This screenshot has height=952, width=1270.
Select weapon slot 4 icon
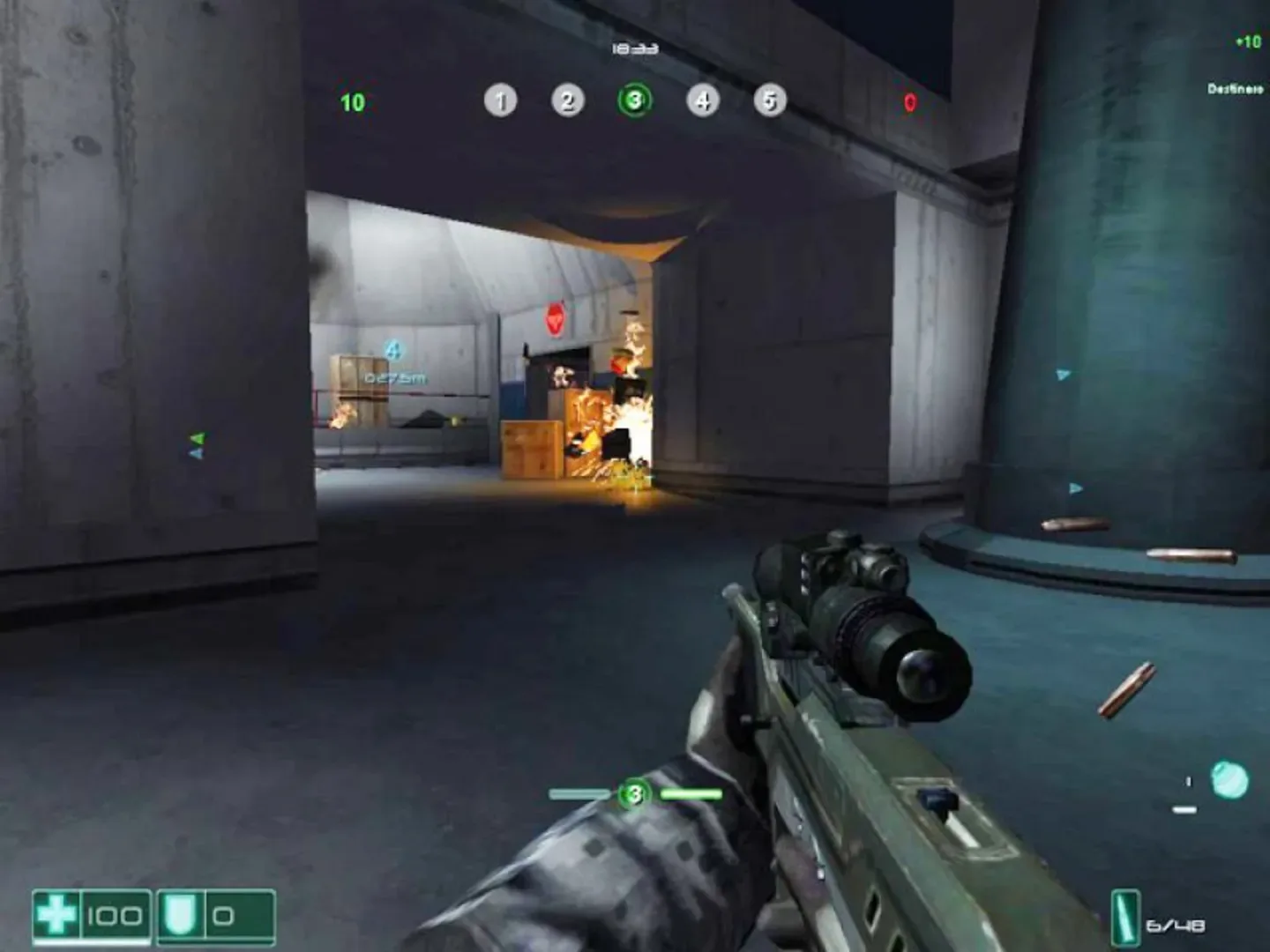point(701,101)
